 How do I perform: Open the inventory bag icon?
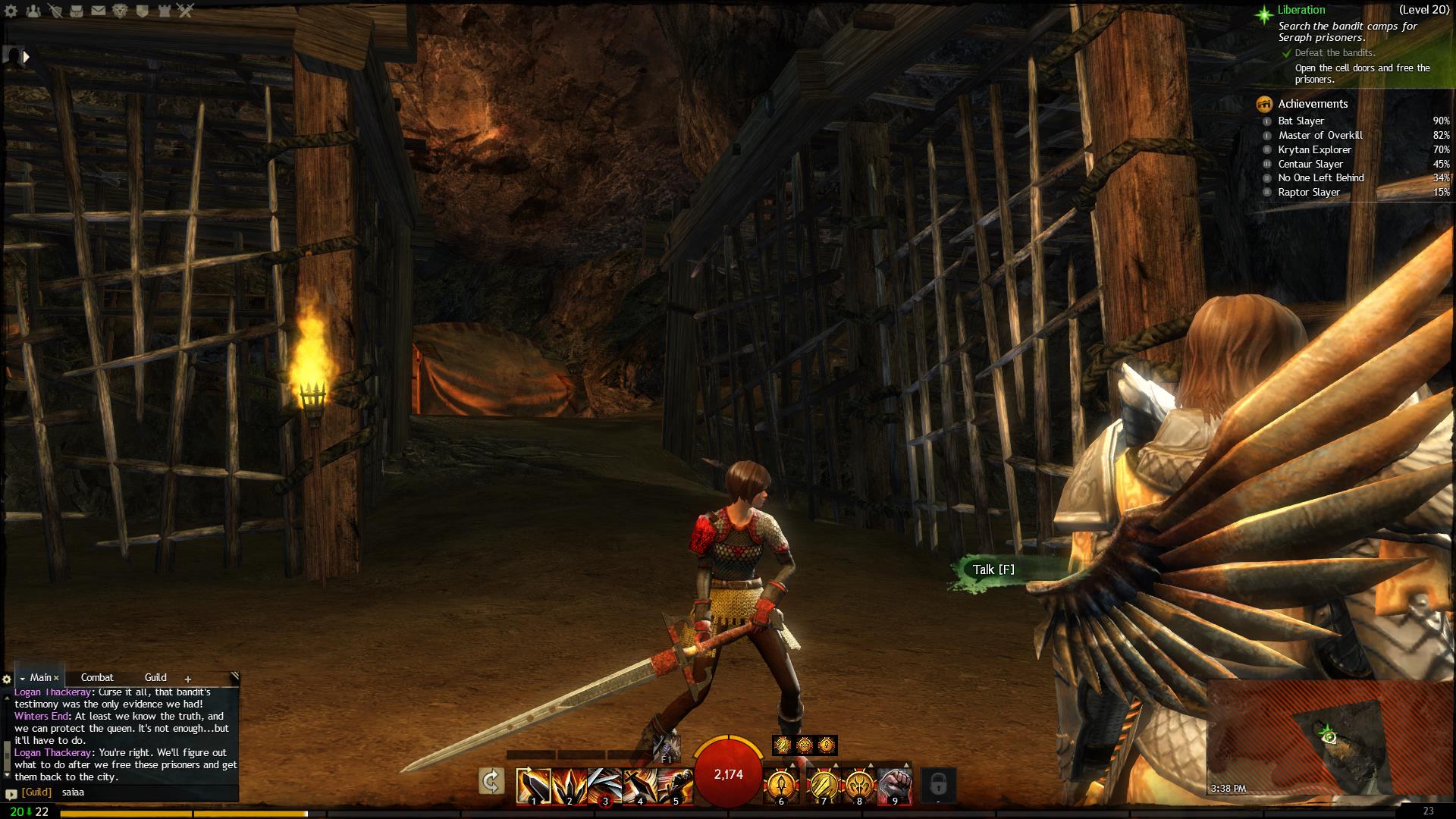pos(77,11)
